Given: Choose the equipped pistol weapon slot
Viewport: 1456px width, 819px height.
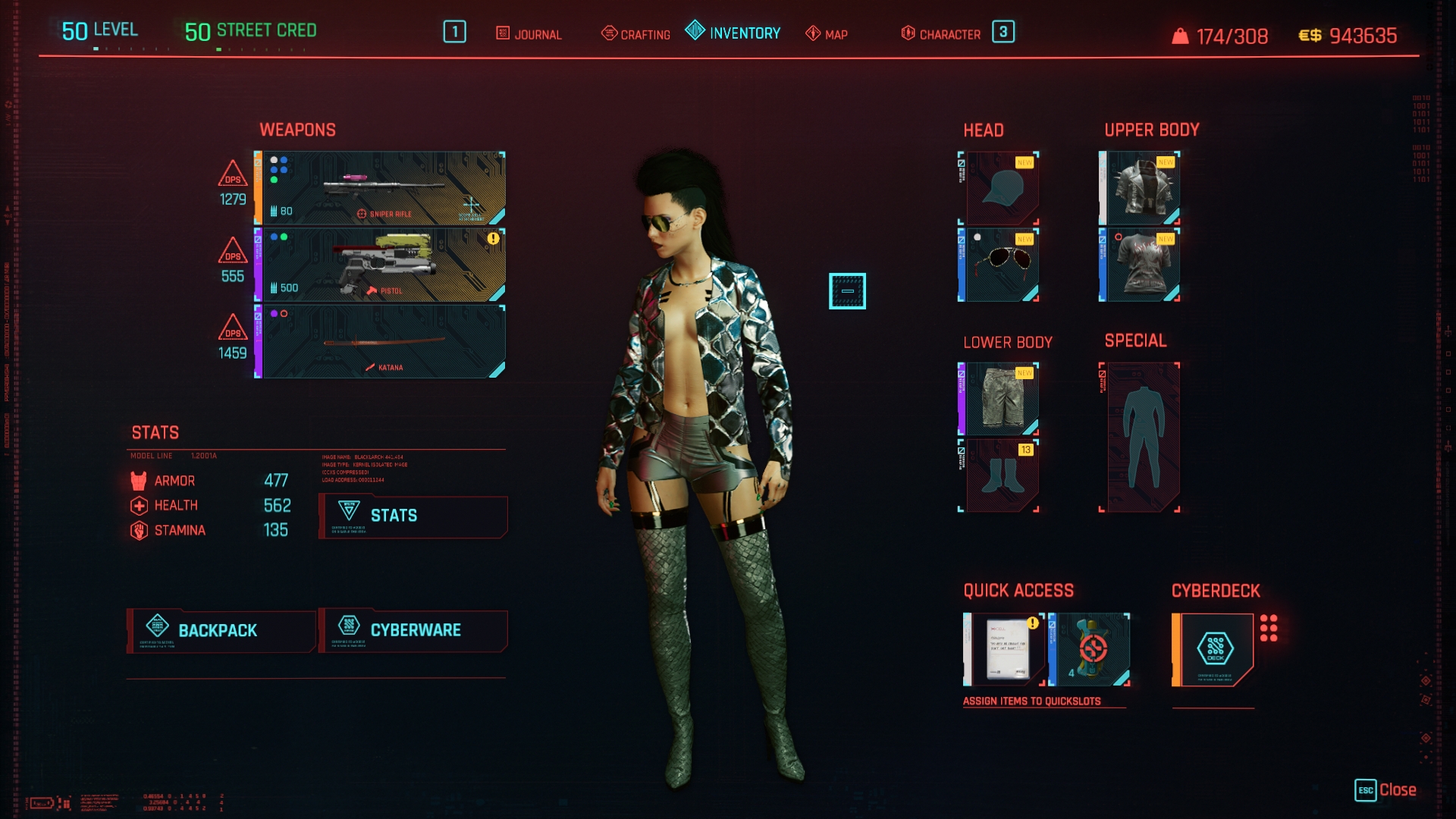Looking at the screenshot, I should 382,265.
